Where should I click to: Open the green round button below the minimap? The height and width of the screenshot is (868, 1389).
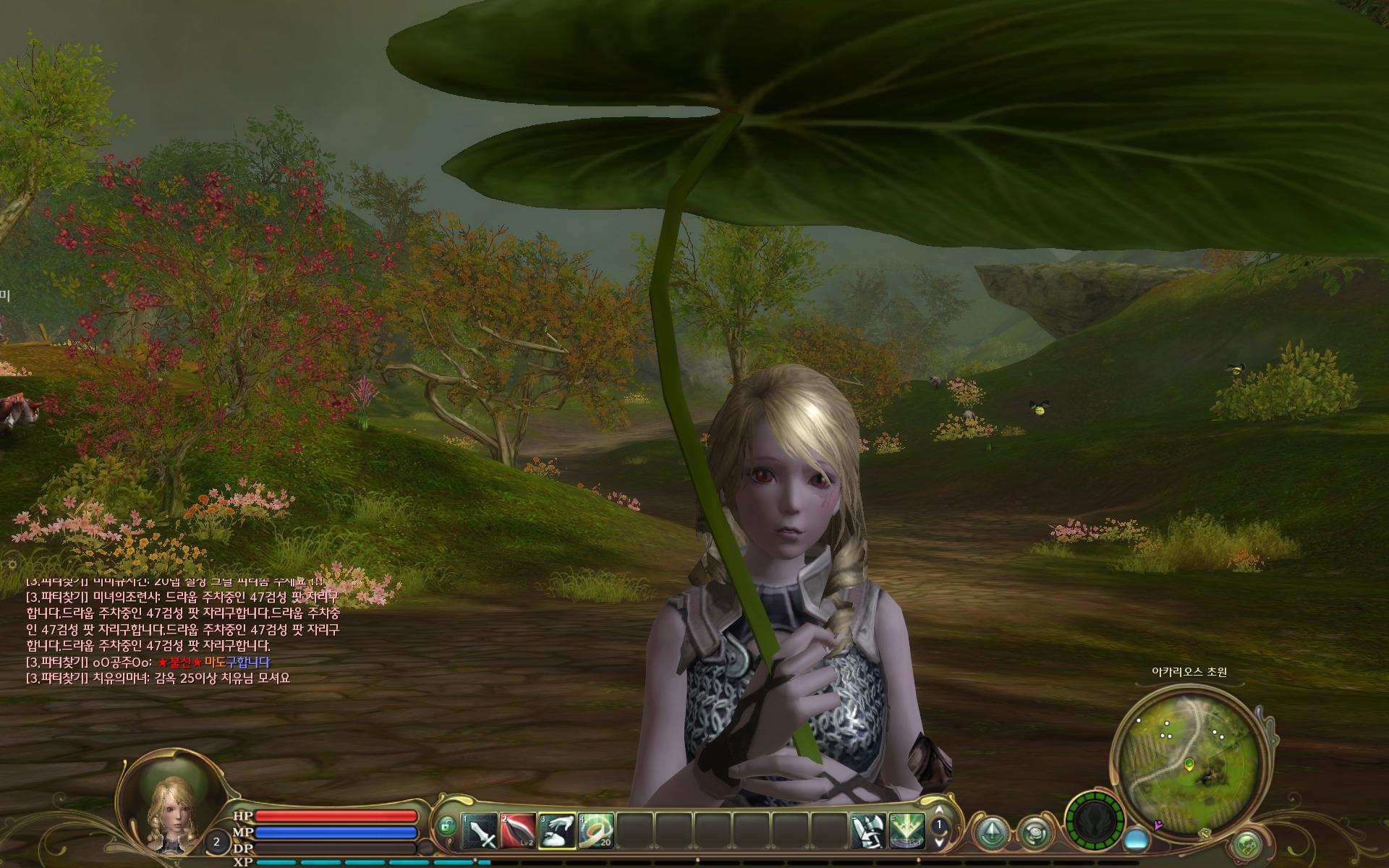(x=1246, y=843)
